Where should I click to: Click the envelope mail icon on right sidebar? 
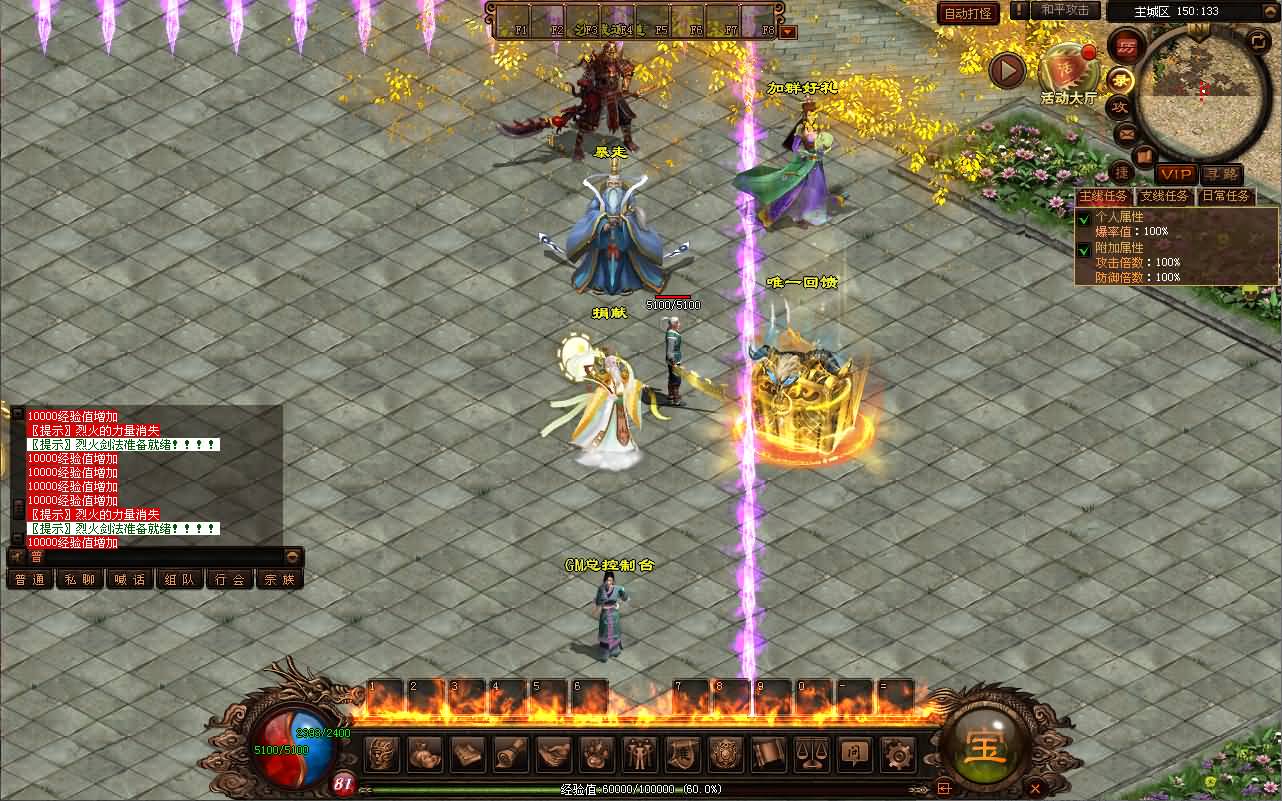pos(1125,133)
